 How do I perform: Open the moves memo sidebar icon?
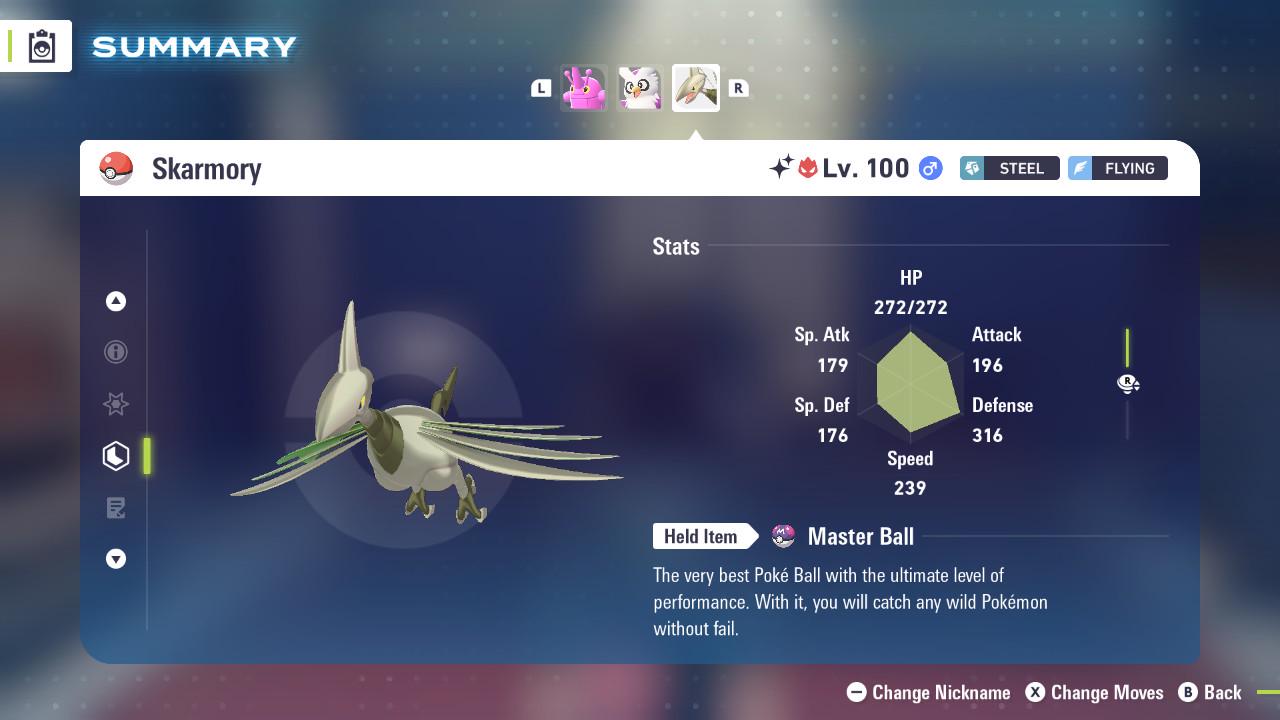116,508
